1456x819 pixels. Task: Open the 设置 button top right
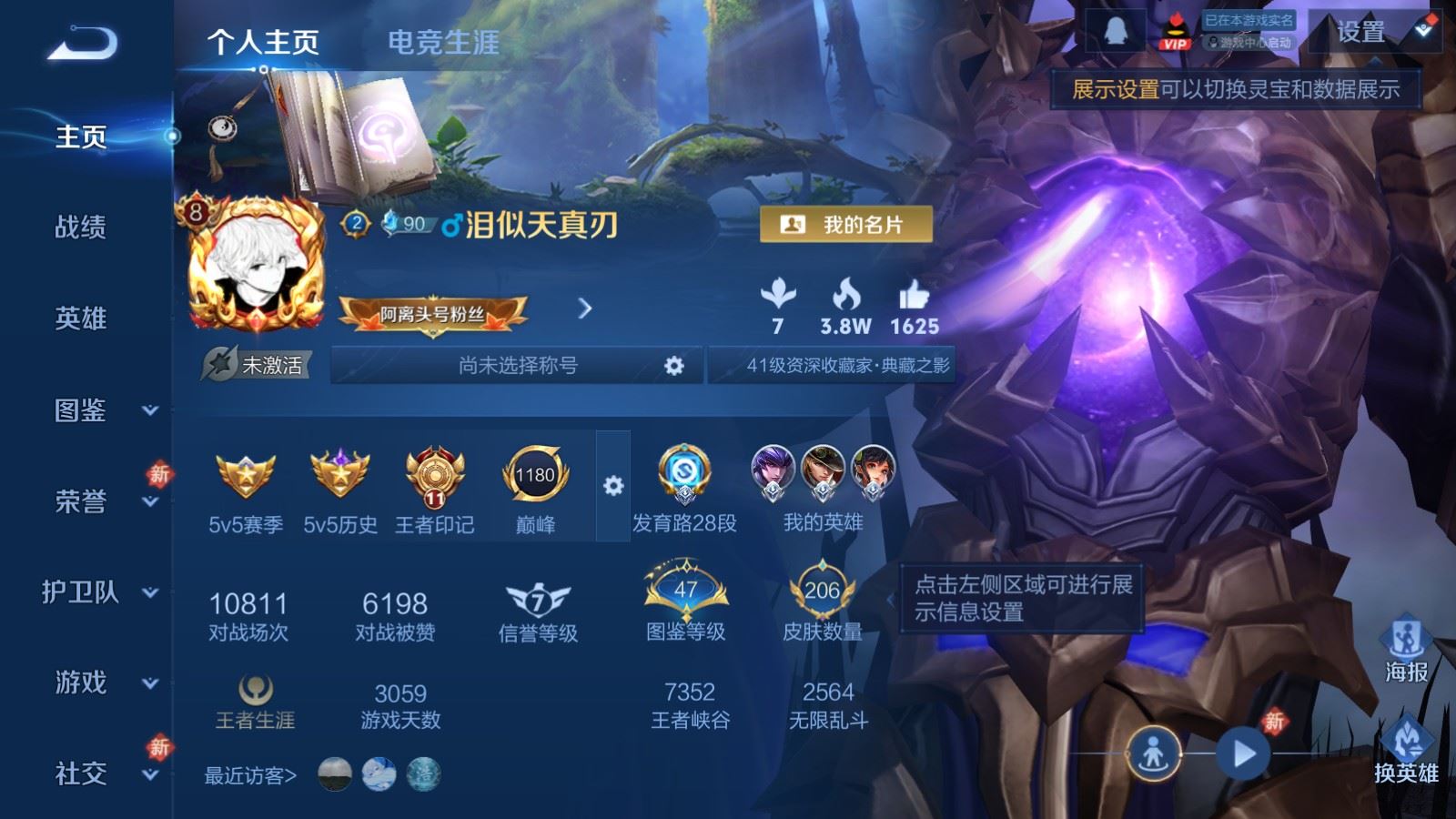(x=1360, y=33)
